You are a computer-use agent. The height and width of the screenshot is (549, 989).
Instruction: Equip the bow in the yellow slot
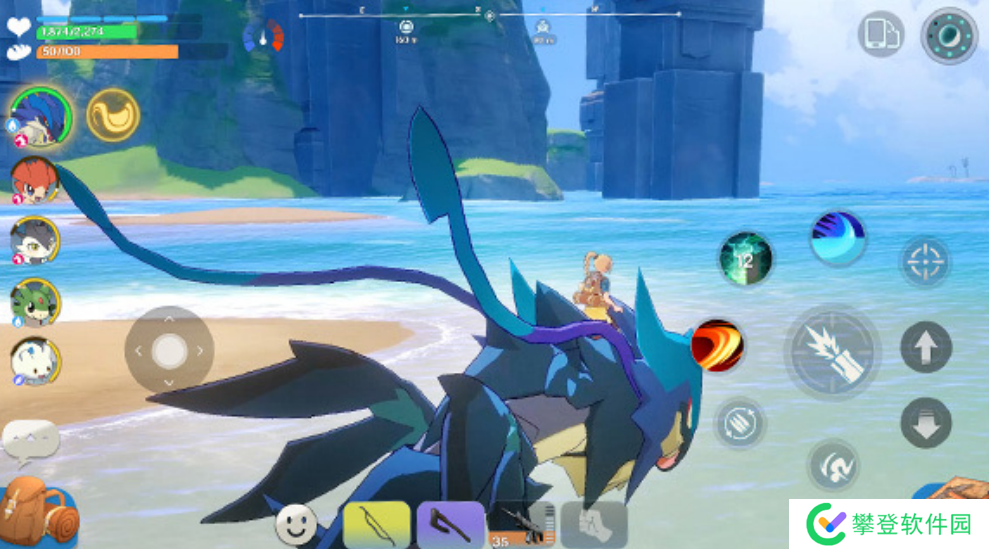click(376, 525)
